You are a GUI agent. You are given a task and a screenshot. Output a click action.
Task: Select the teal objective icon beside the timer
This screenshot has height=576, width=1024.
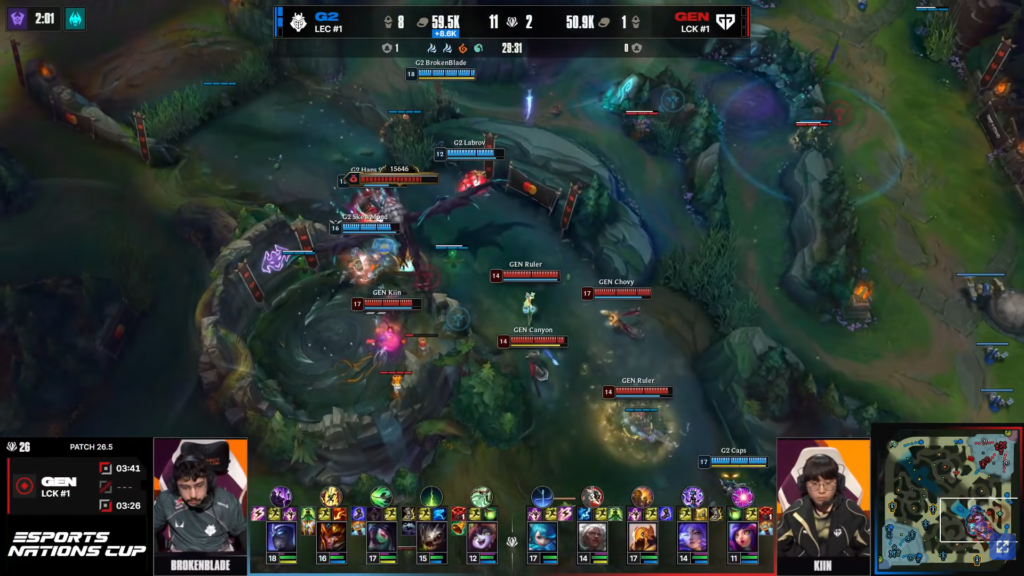tap(75, 18)
